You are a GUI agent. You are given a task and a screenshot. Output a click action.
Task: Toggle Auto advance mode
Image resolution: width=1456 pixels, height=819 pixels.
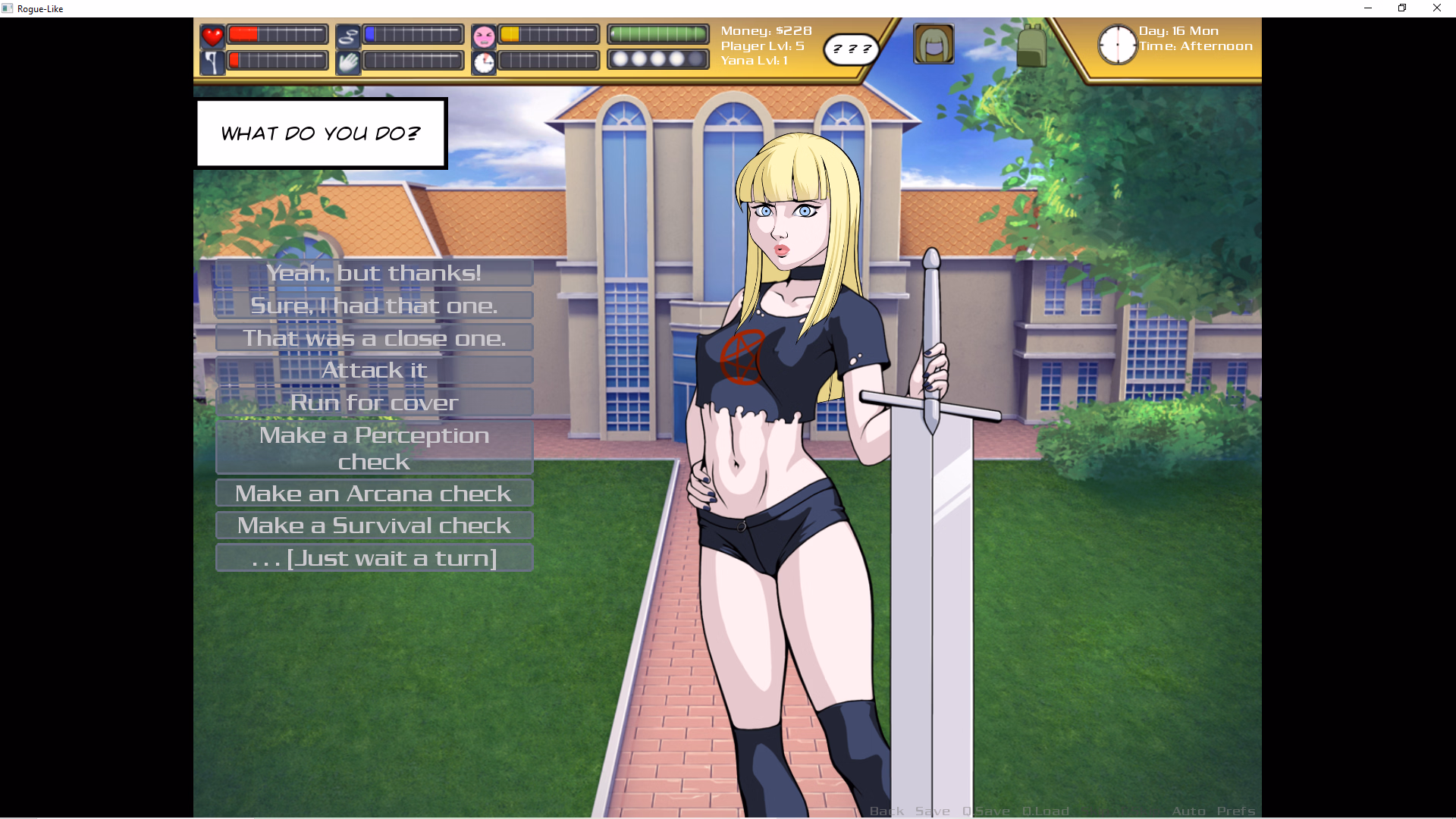[x=1188, y=811]
